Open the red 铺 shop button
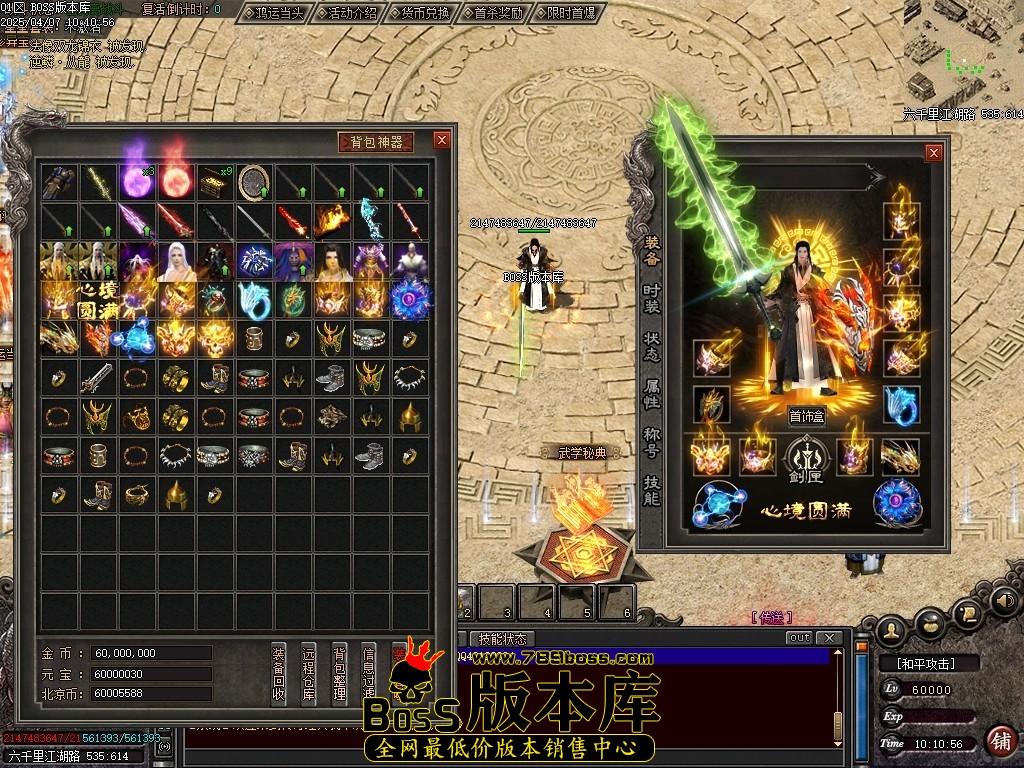1024x768 pixels. [999, 741]
